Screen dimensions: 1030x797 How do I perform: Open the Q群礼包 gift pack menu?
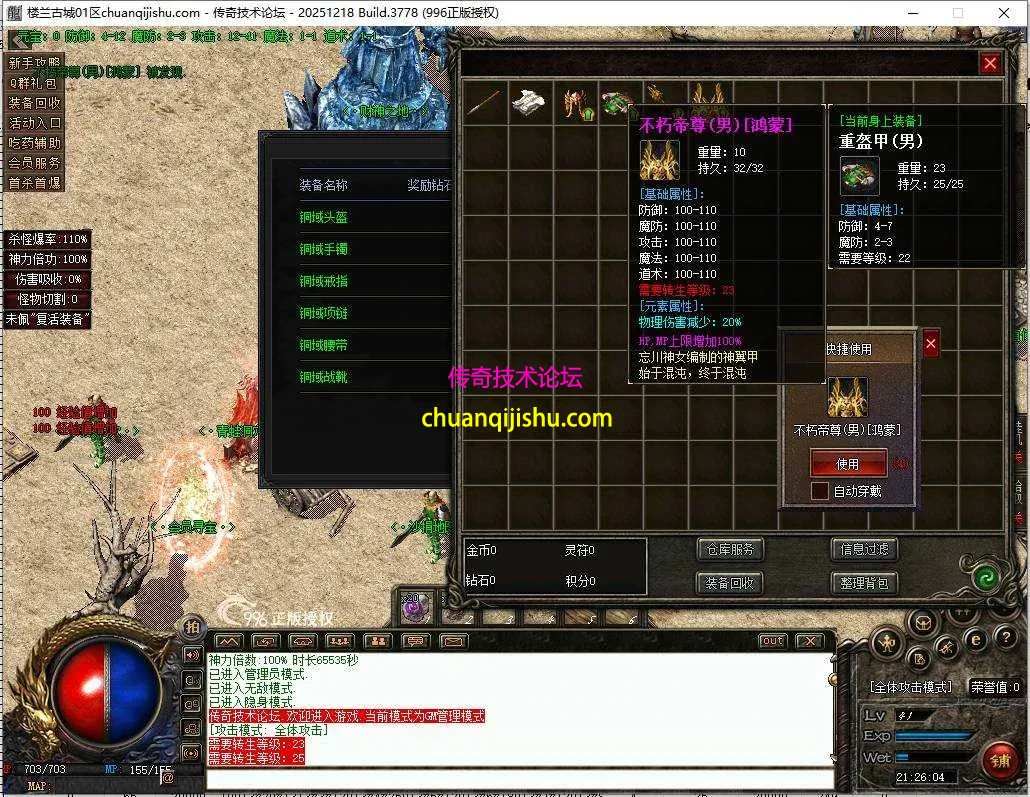click(35, 83)
